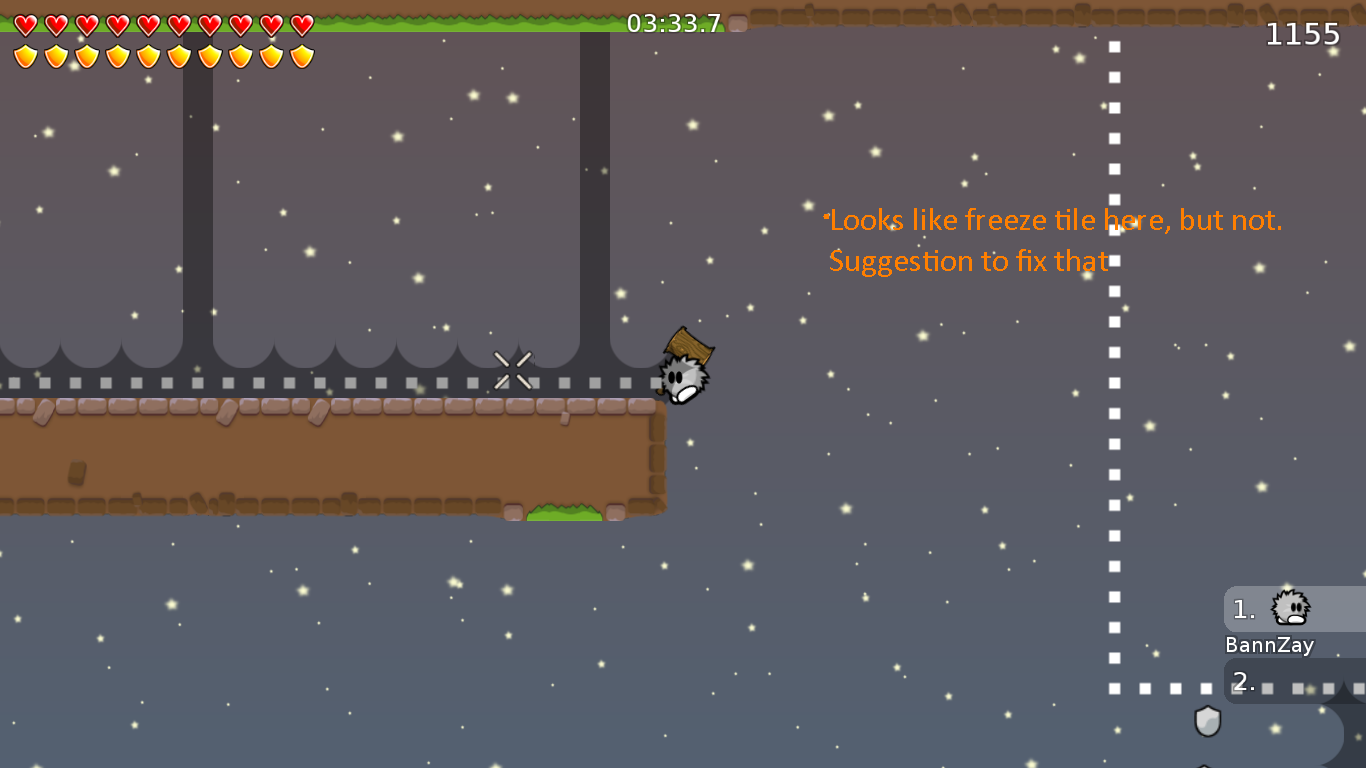This screenshot has height=768, width=1366.
Task: Click the shield pickup floating near the bottom right
Action: coord(1207,722)
